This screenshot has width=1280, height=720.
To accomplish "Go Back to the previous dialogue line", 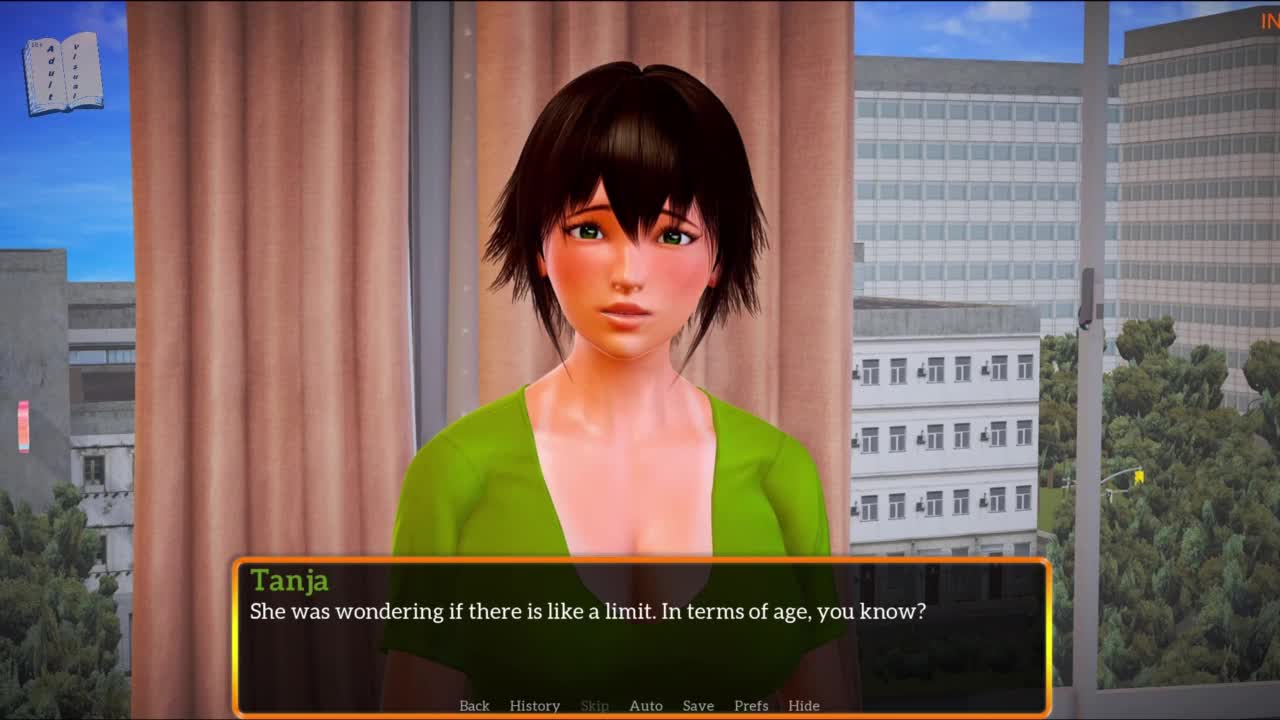I will pos(474,705).
